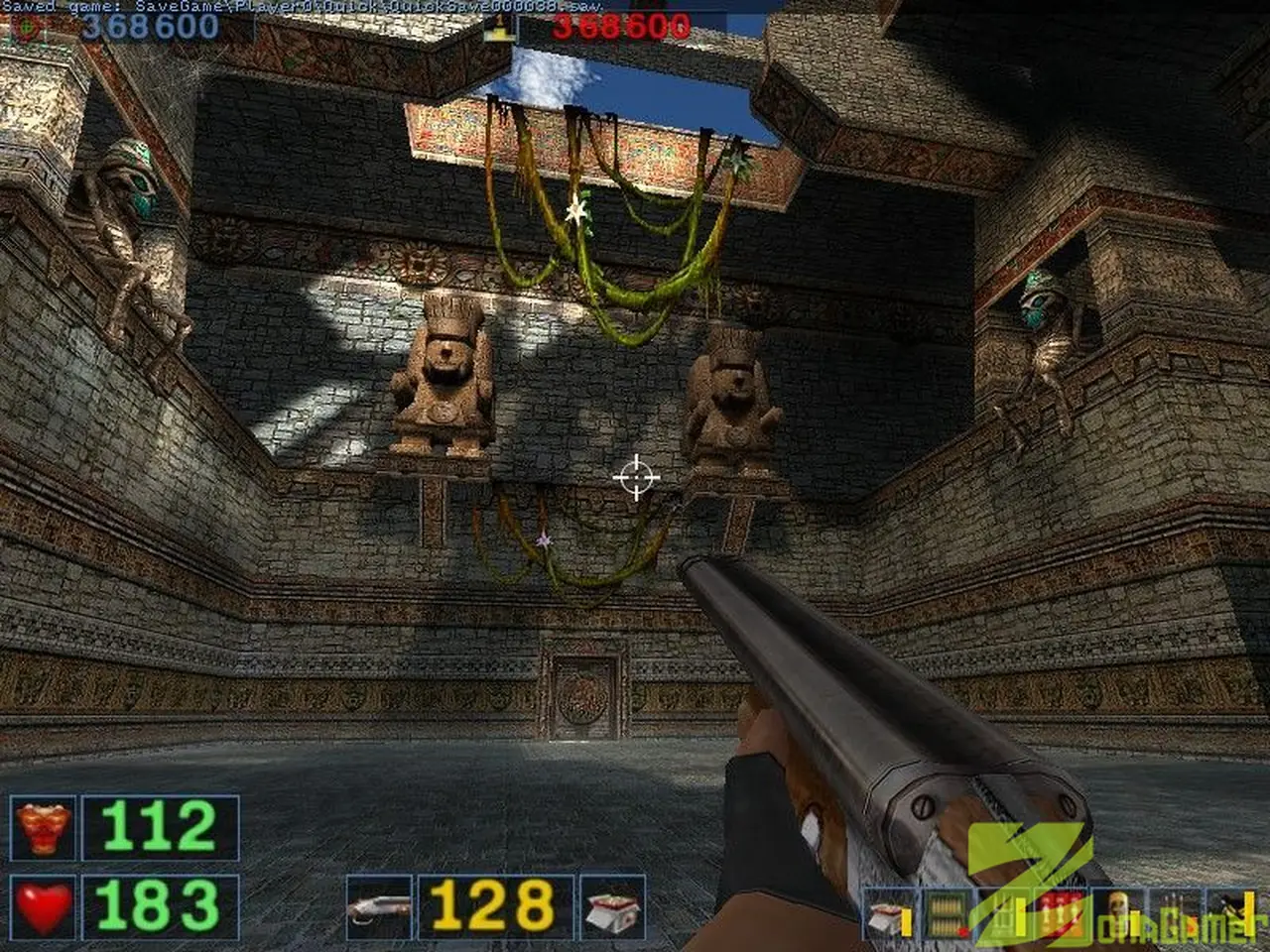Select the bullet rows ammo slot

[x=947, y=915]
